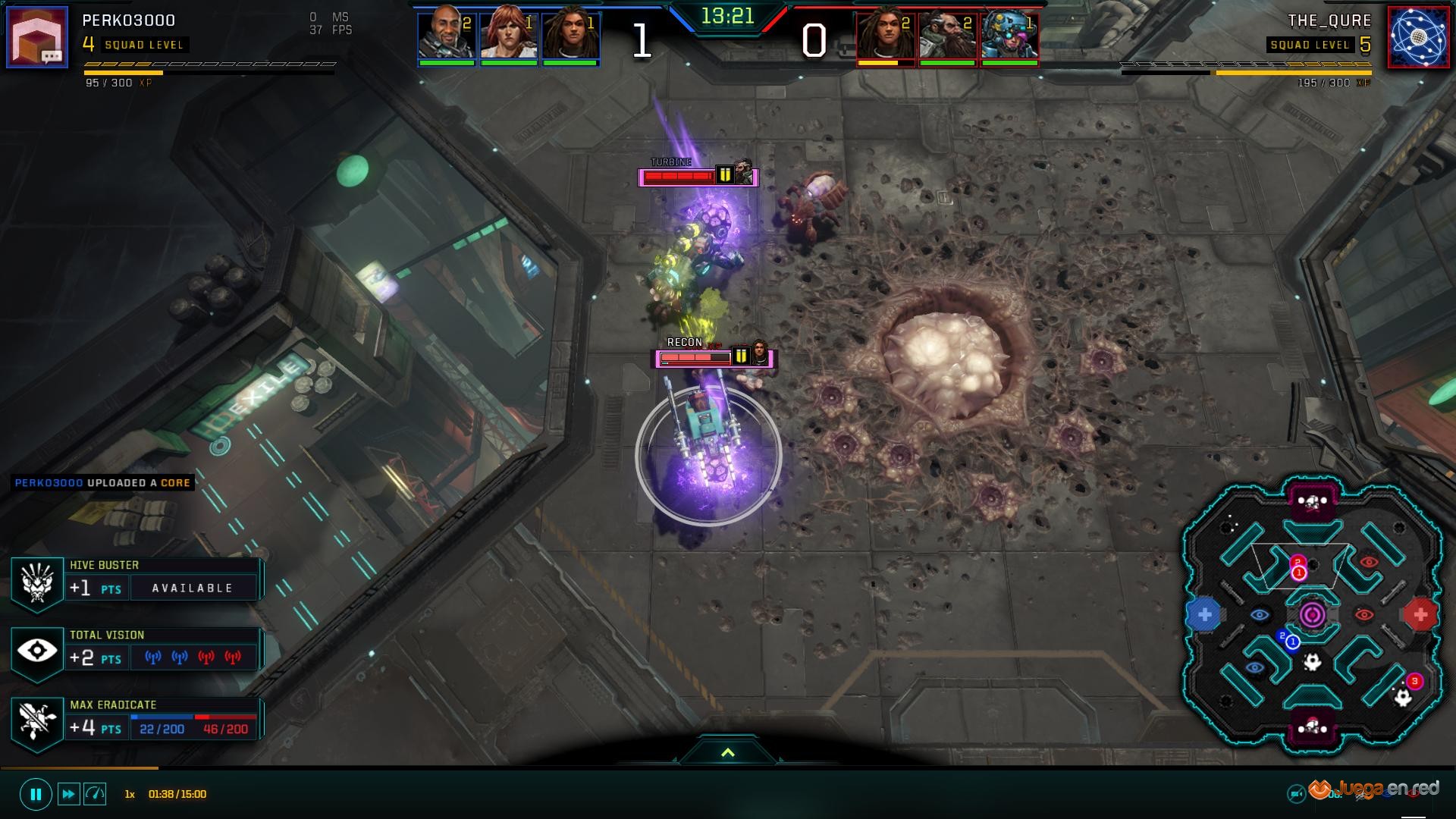Select the helmeted red-team hero portrait
Screen dimensions: 1456x819
1009,36
